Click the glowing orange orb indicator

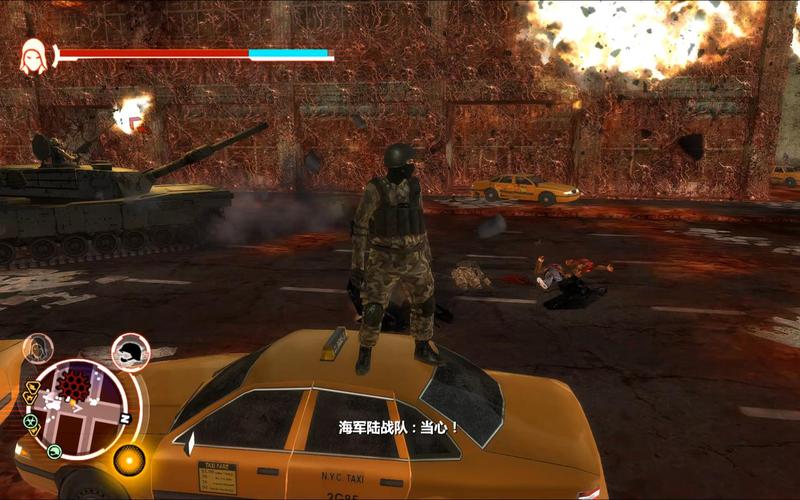[x=129, y=459]
